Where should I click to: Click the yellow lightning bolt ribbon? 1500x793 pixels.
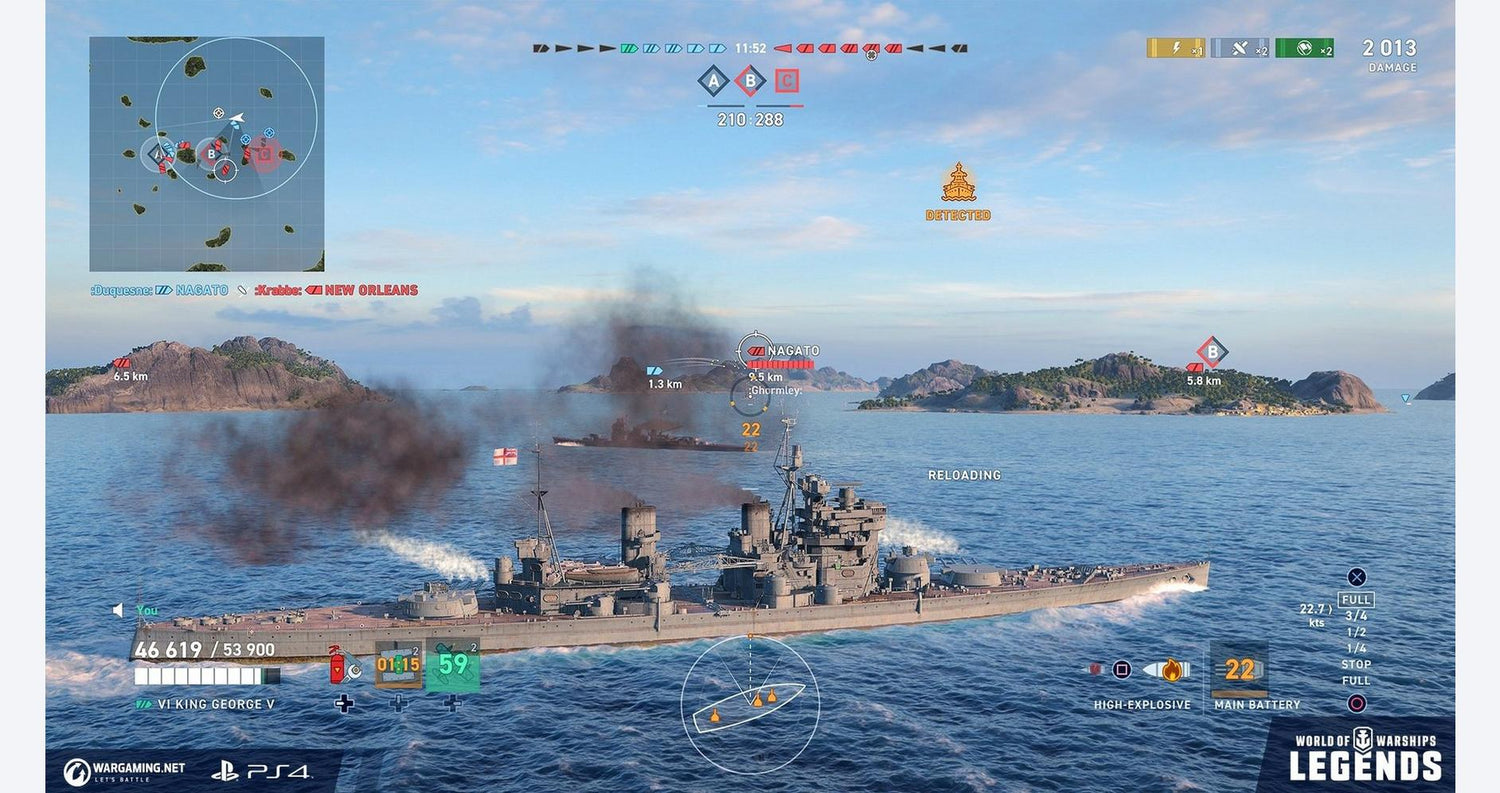pos(1176,48)
